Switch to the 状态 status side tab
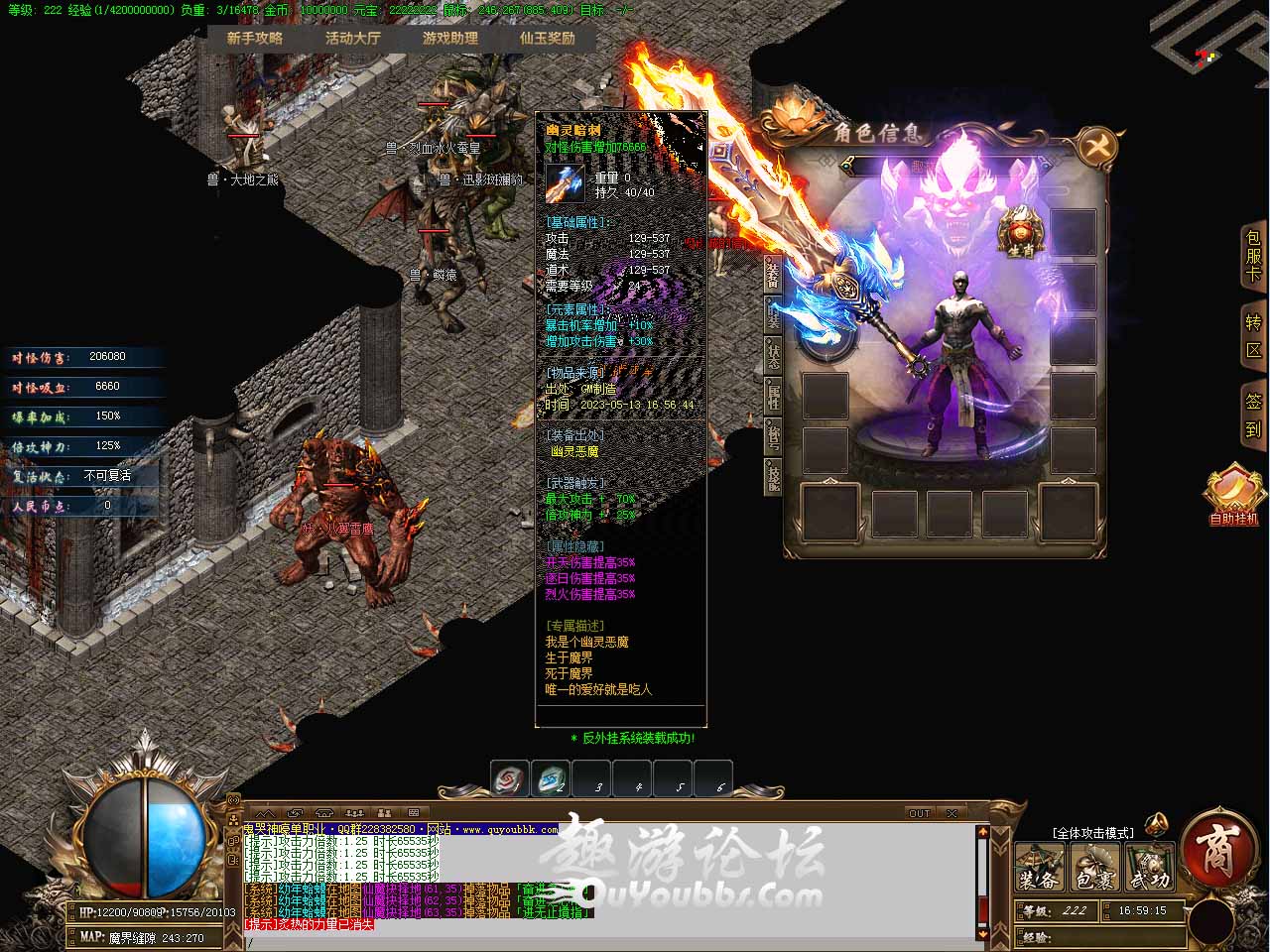 (773, 355)
